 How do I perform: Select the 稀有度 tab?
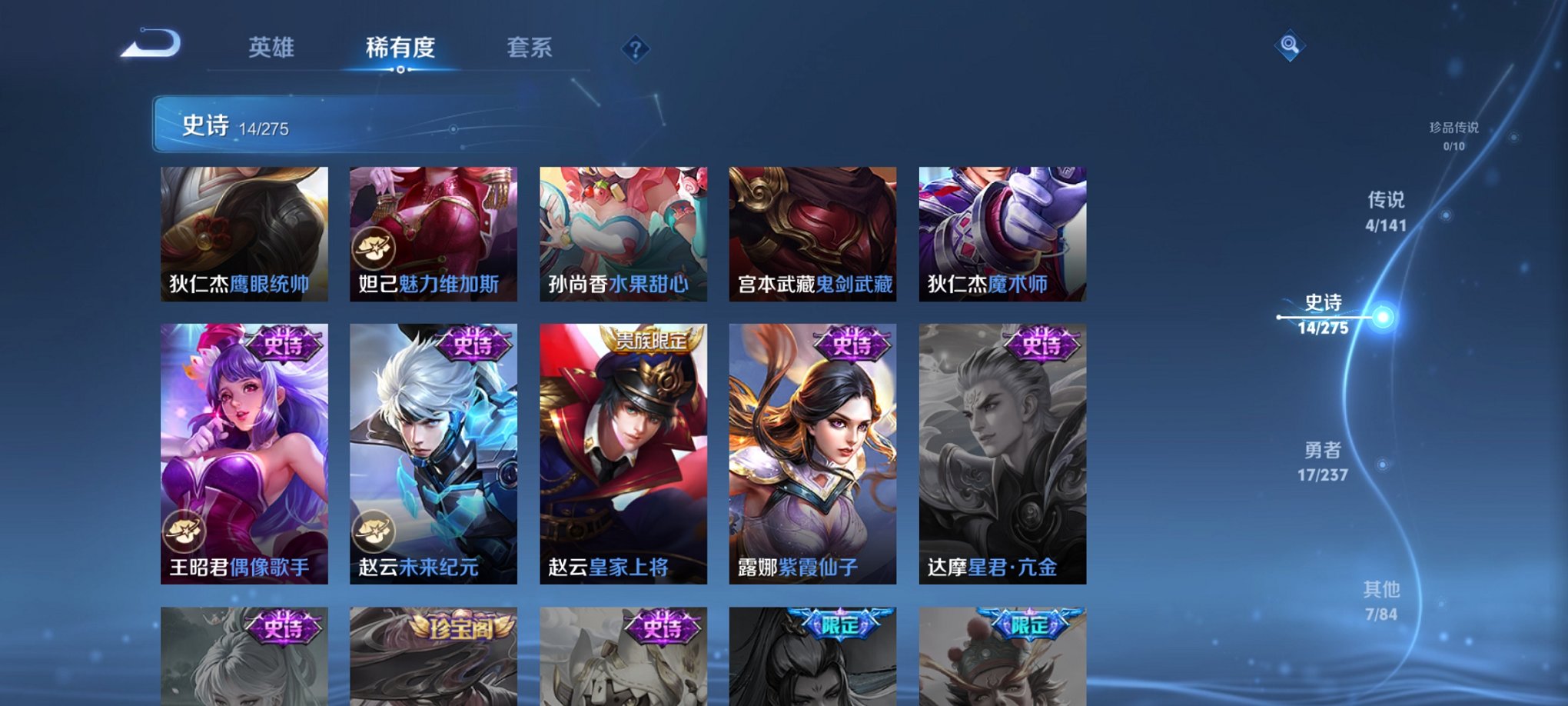[x=401, y=48]
